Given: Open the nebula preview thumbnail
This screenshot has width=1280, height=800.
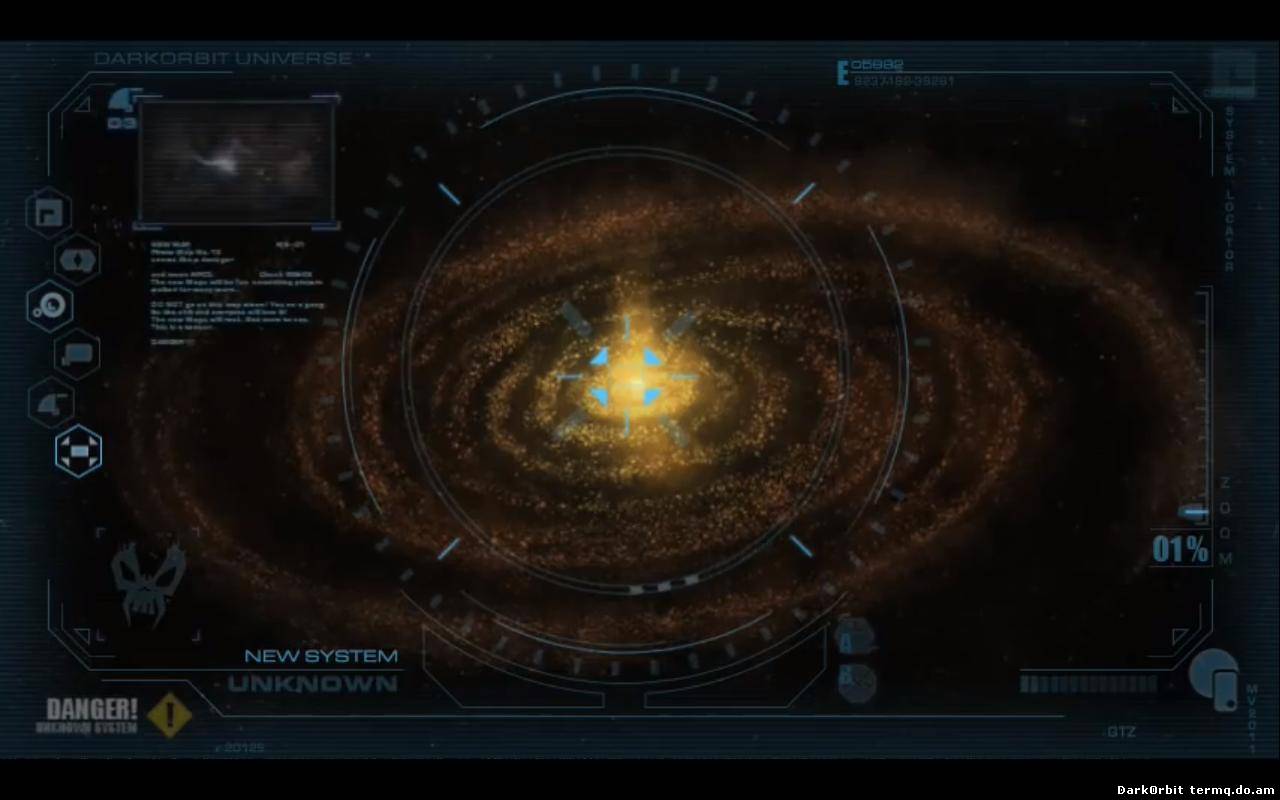Looking at the screenshot, I should tap(236, 161).
